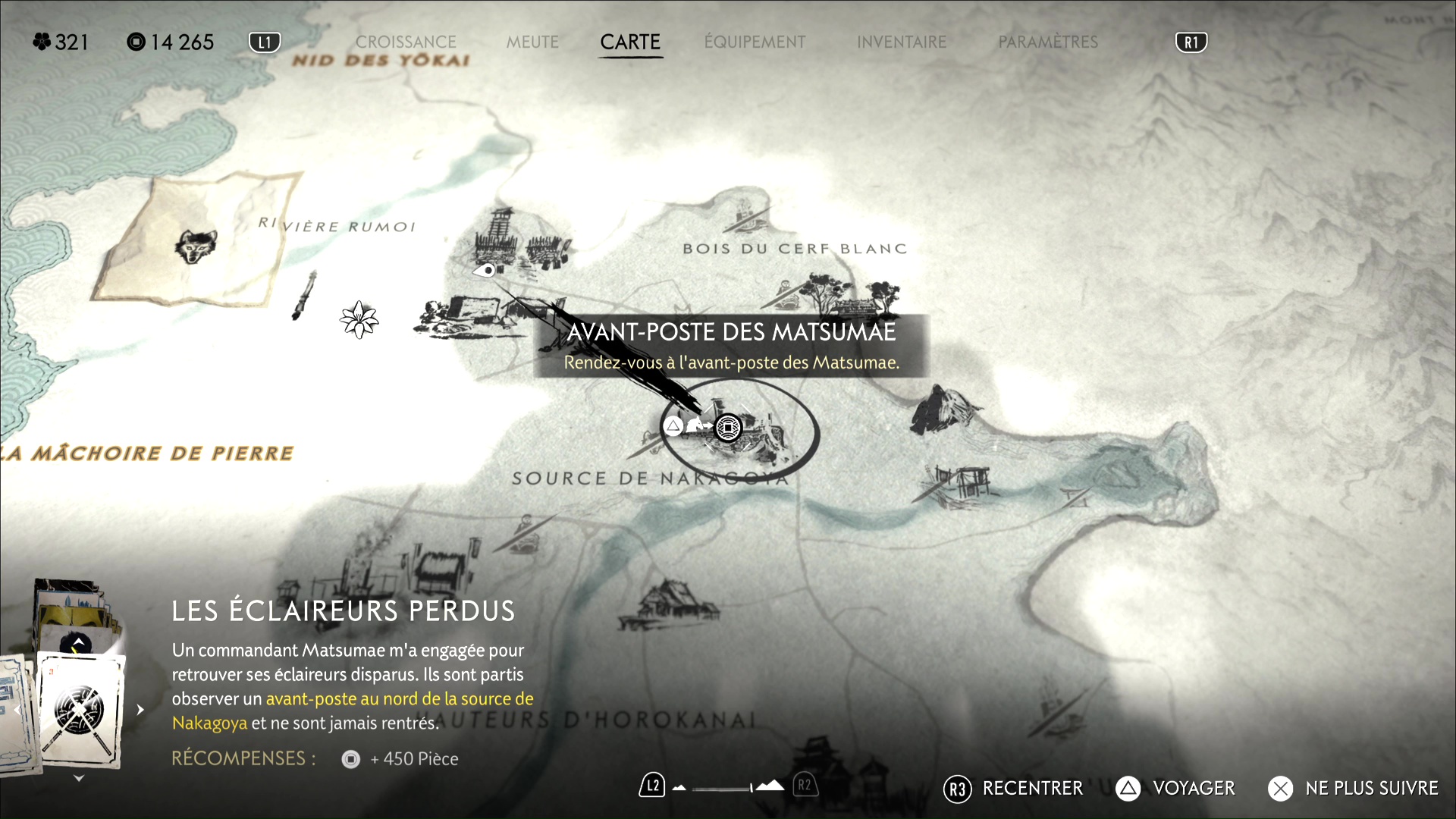
Task: Go to the Équipement tab
Action: click(x=755, y=42)
